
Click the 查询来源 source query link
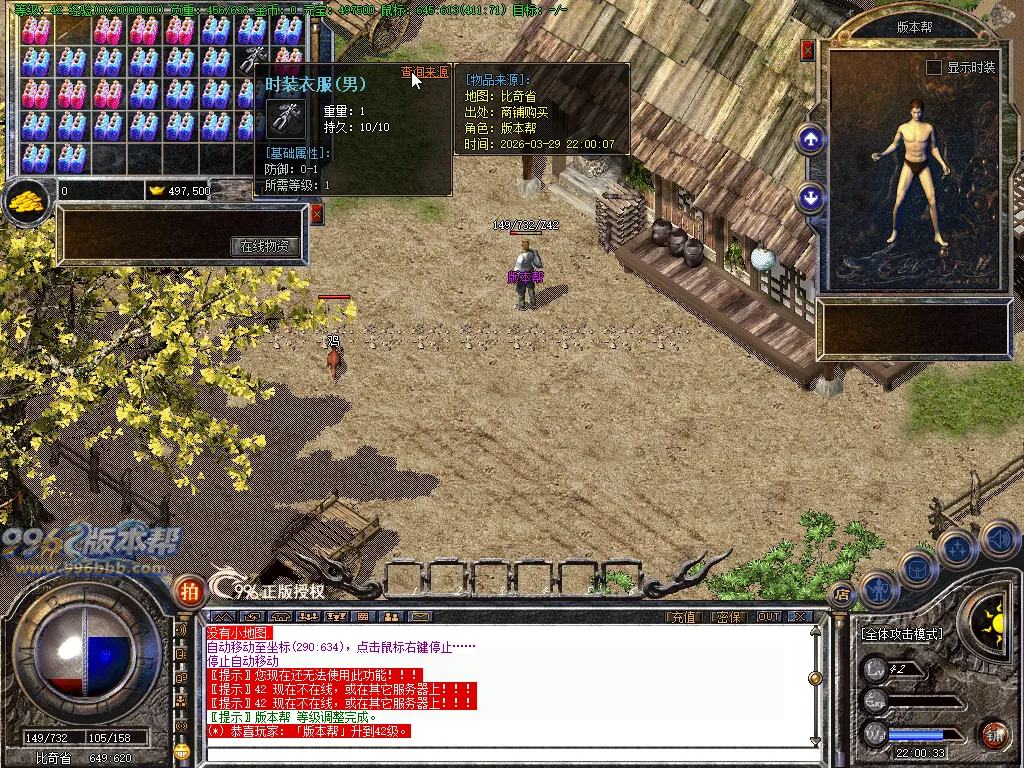click(424, 72)
